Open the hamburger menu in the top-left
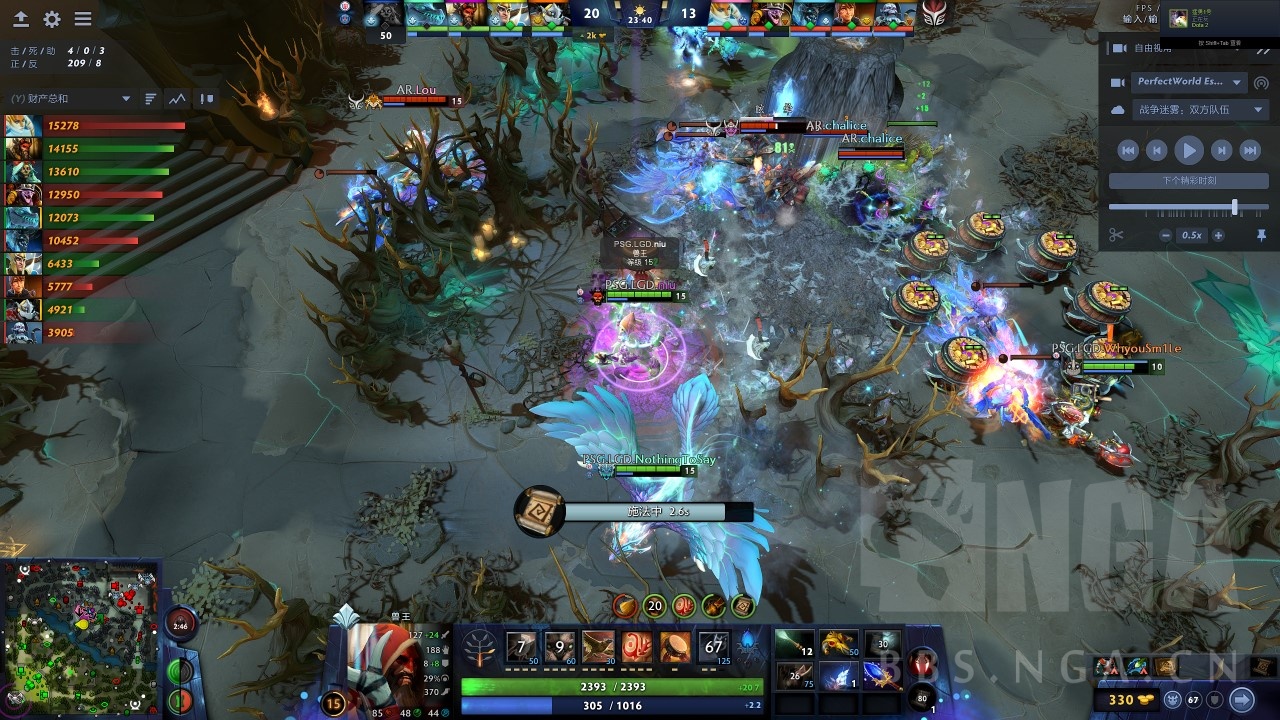 click(x=84, y=18)
